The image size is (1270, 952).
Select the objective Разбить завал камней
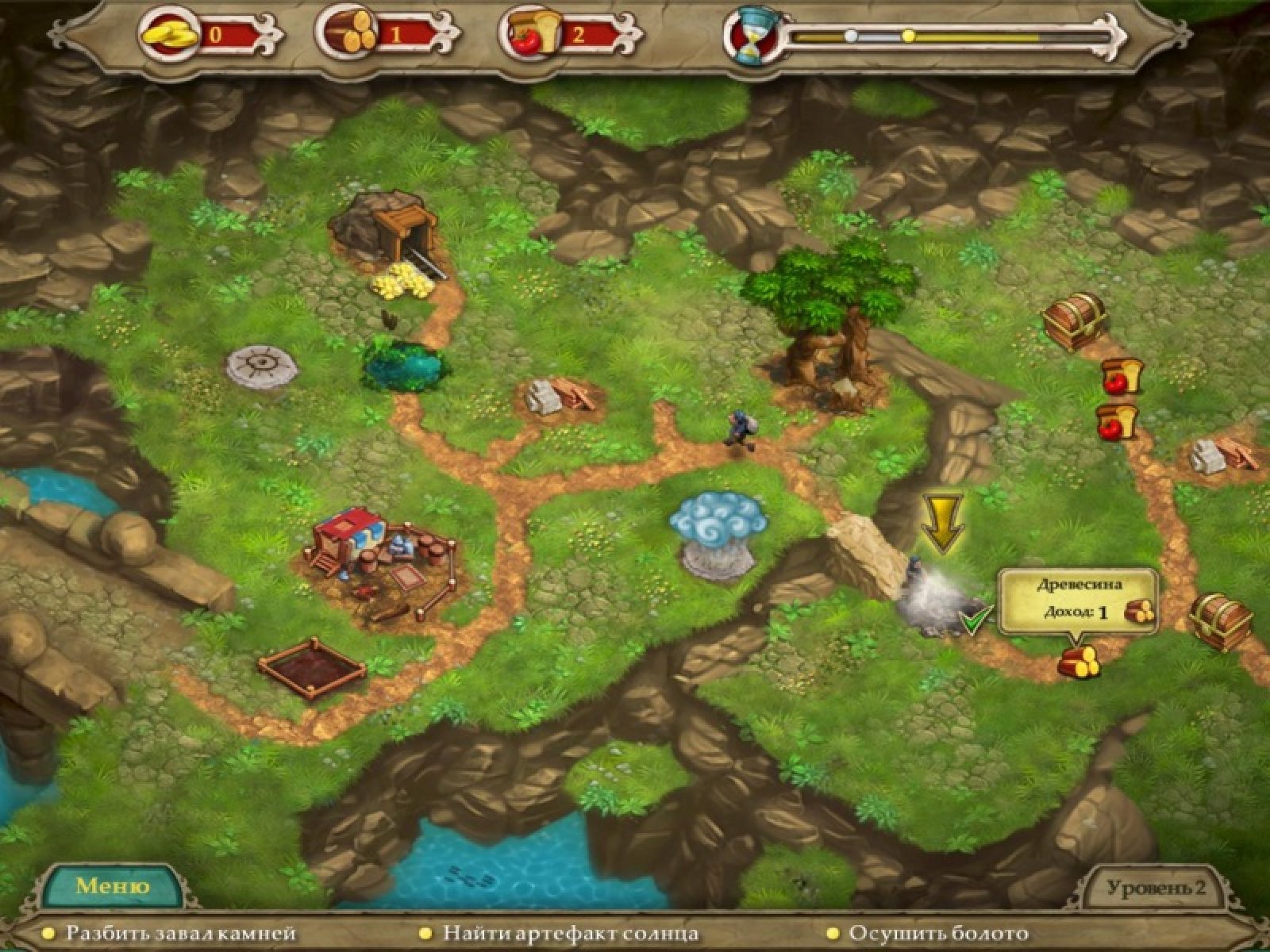pos(180,934)
